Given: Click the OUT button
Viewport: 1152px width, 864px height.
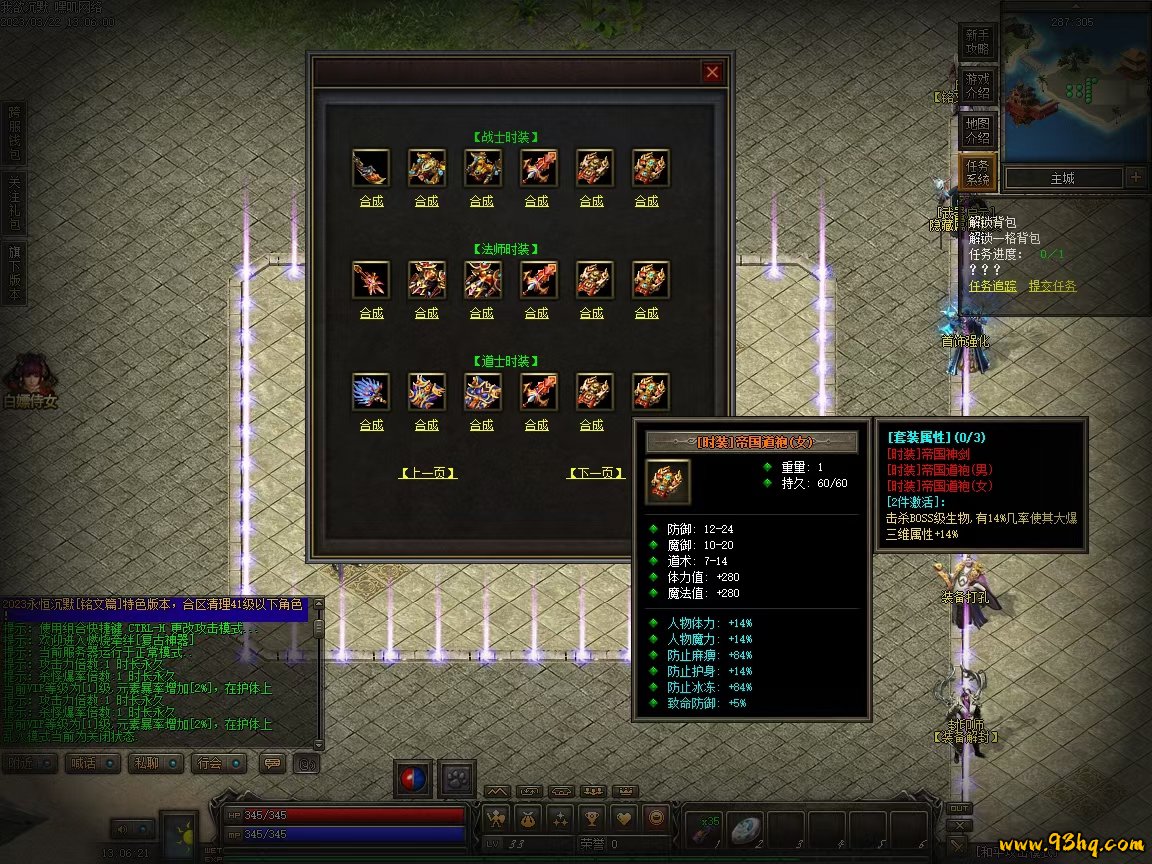Looking at the screenshot, I should tap(959, 808).
